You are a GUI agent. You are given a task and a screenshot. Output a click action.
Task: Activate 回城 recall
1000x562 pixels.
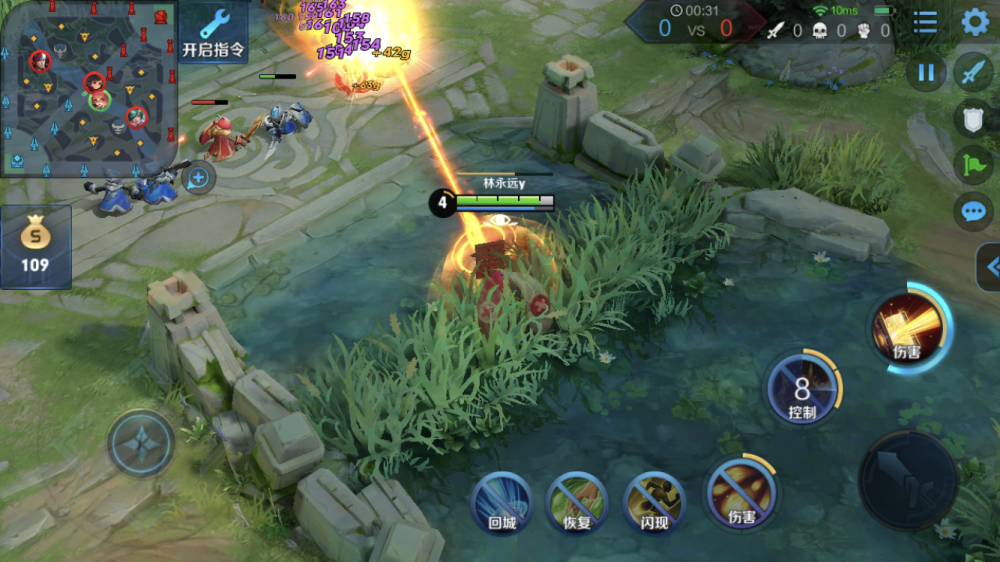click(x=501, y=501)
